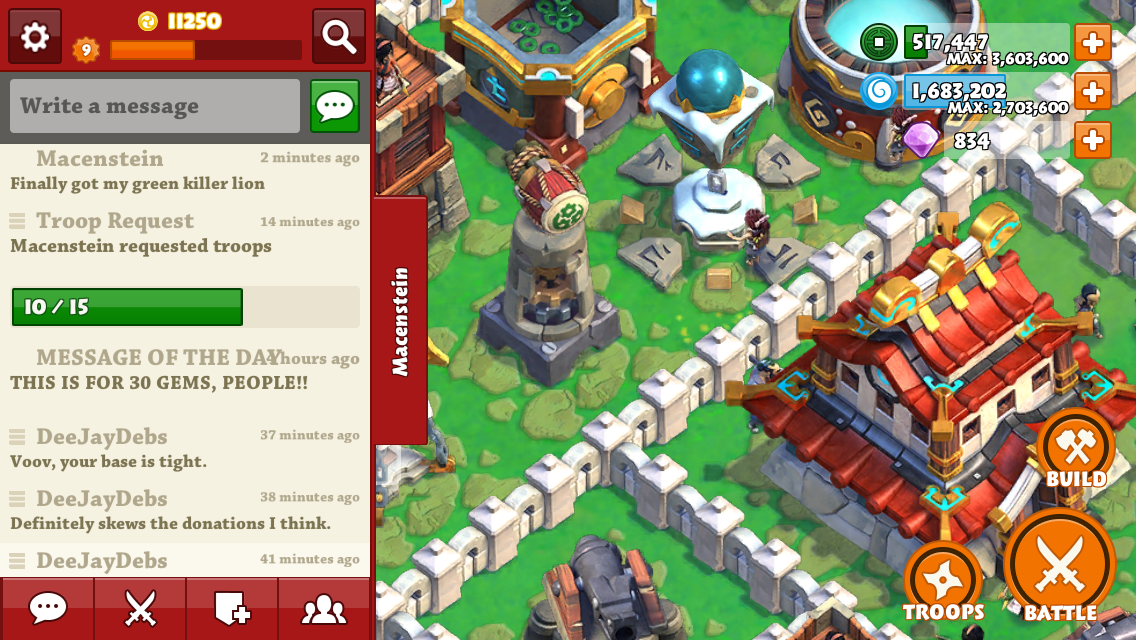Viewport: 1136px width, 640px height.
Task: Show the clan members tab
Action: click(x=323, y=608)
